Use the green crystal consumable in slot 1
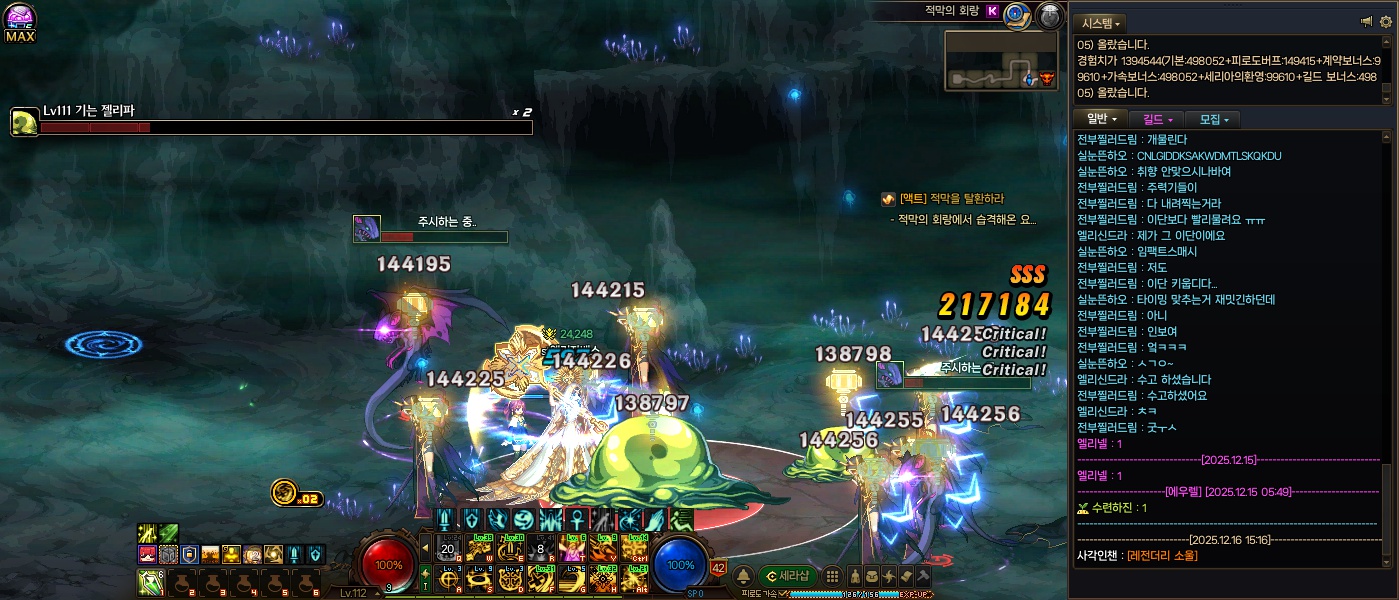 151,582
